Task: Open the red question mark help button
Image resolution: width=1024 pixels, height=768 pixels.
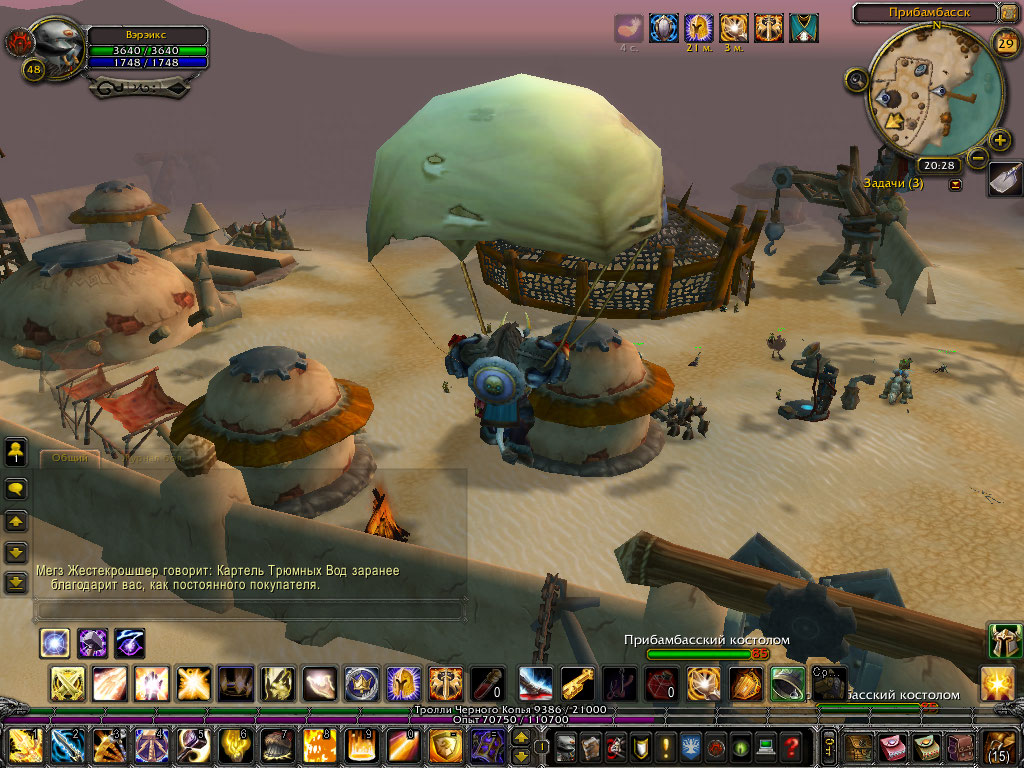Action: pos(791,747)
